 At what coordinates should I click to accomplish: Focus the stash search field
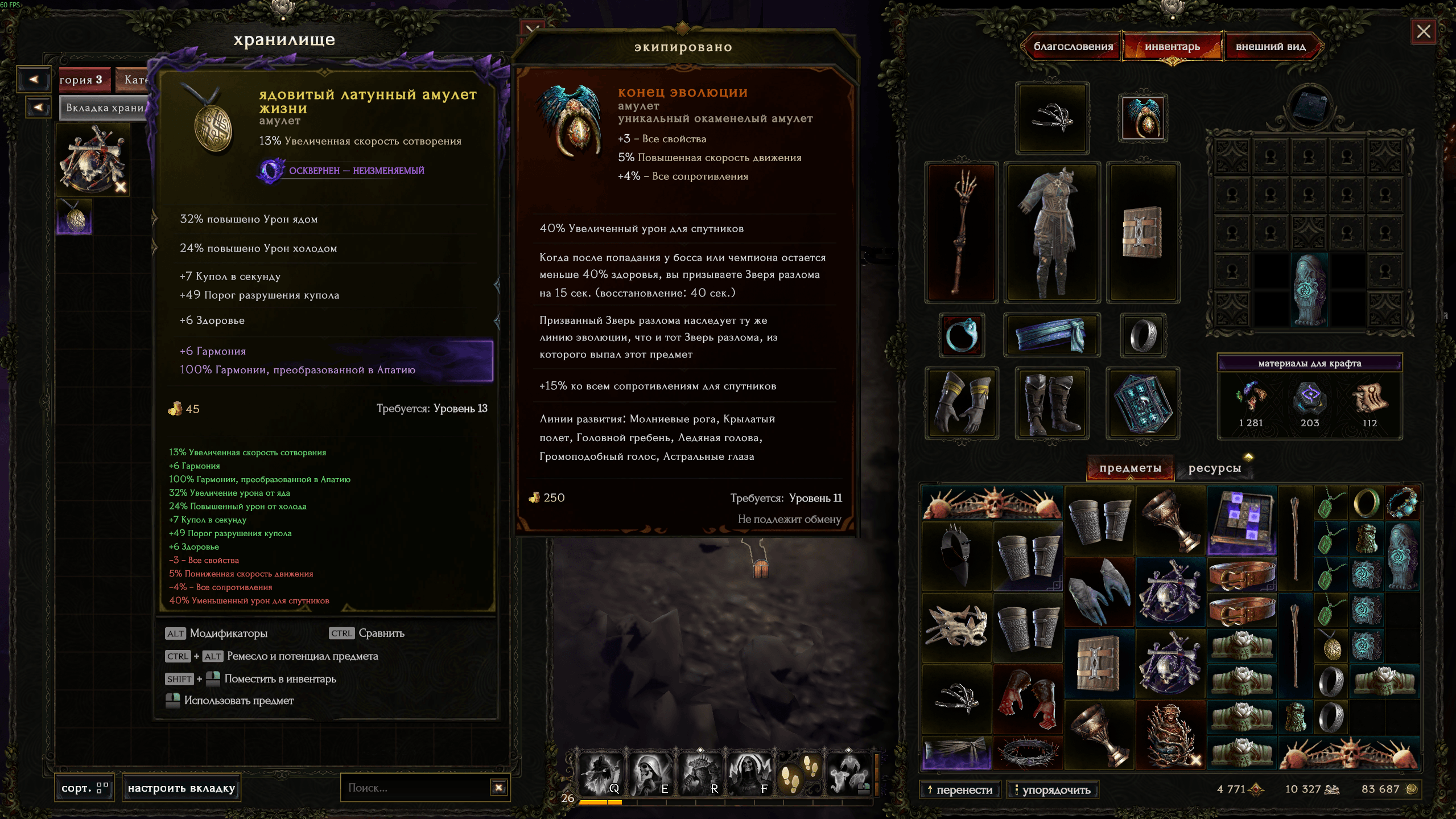415,788
